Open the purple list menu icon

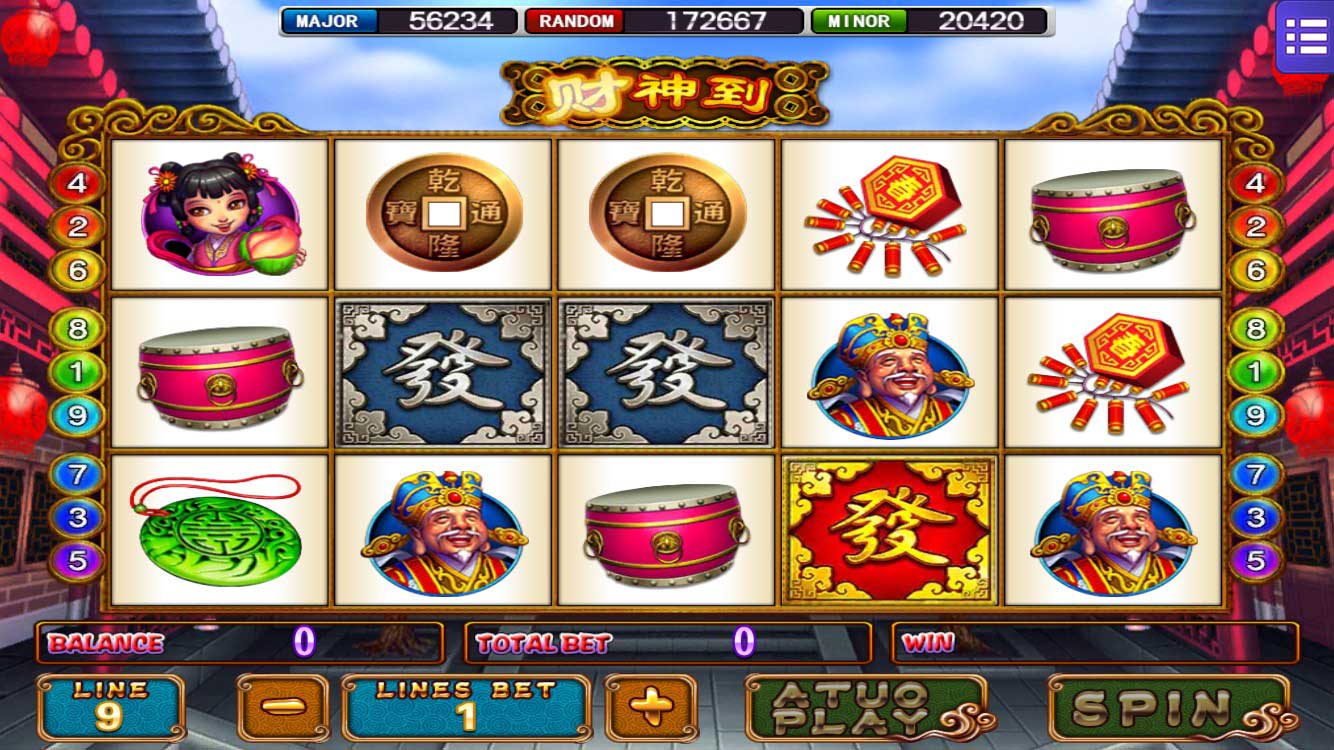tap(1305, 37)
